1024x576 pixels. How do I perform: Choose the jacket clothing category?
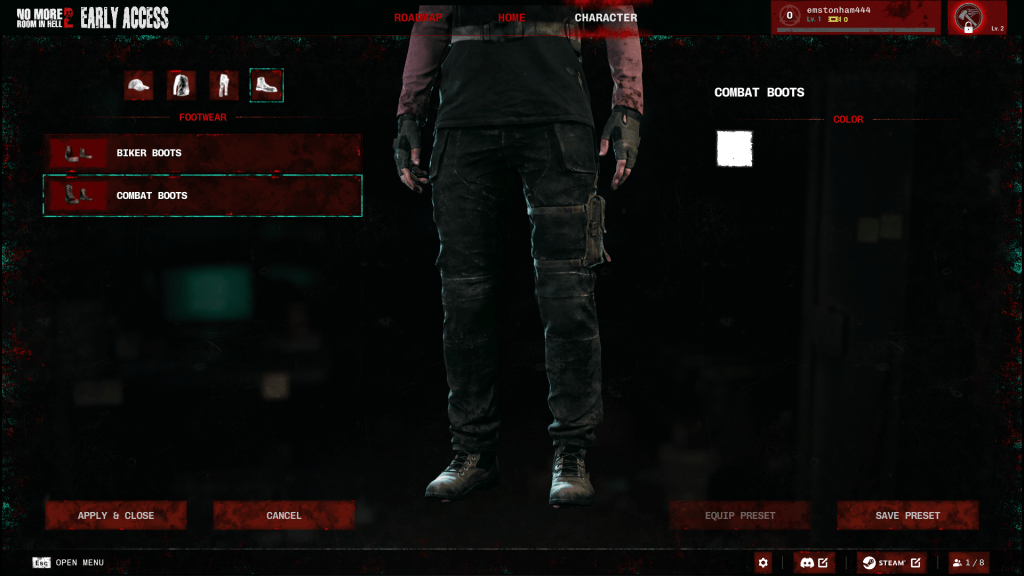[x=181, y=86]
